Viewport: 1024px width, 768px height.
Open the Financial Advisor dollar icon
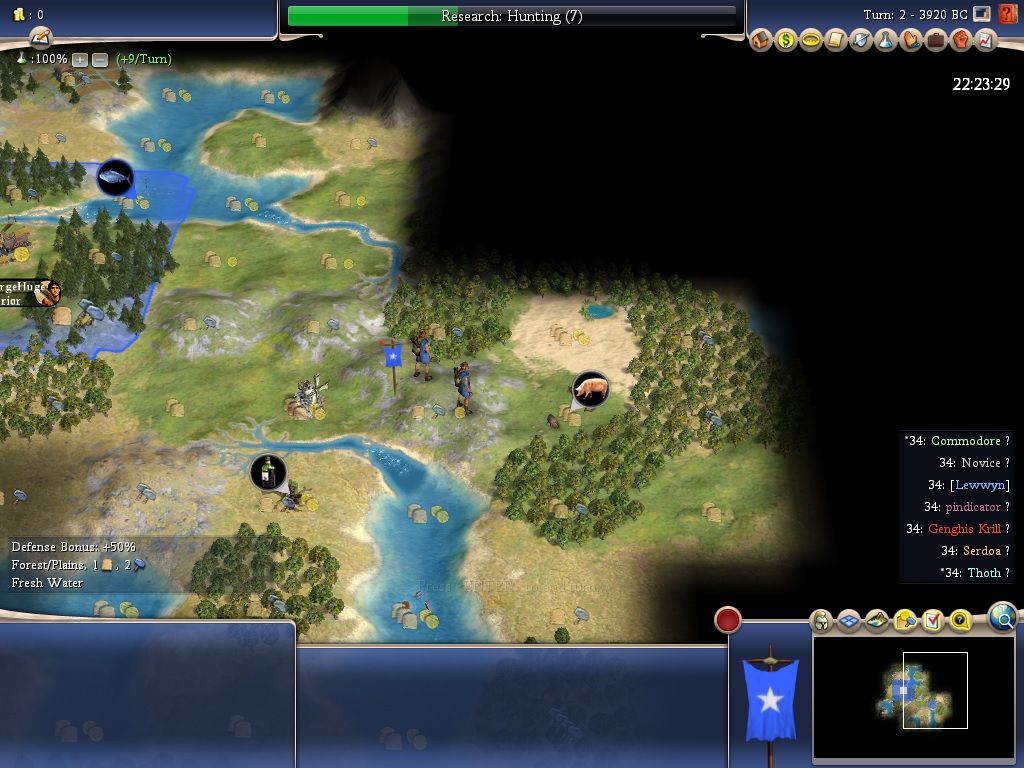786,41
